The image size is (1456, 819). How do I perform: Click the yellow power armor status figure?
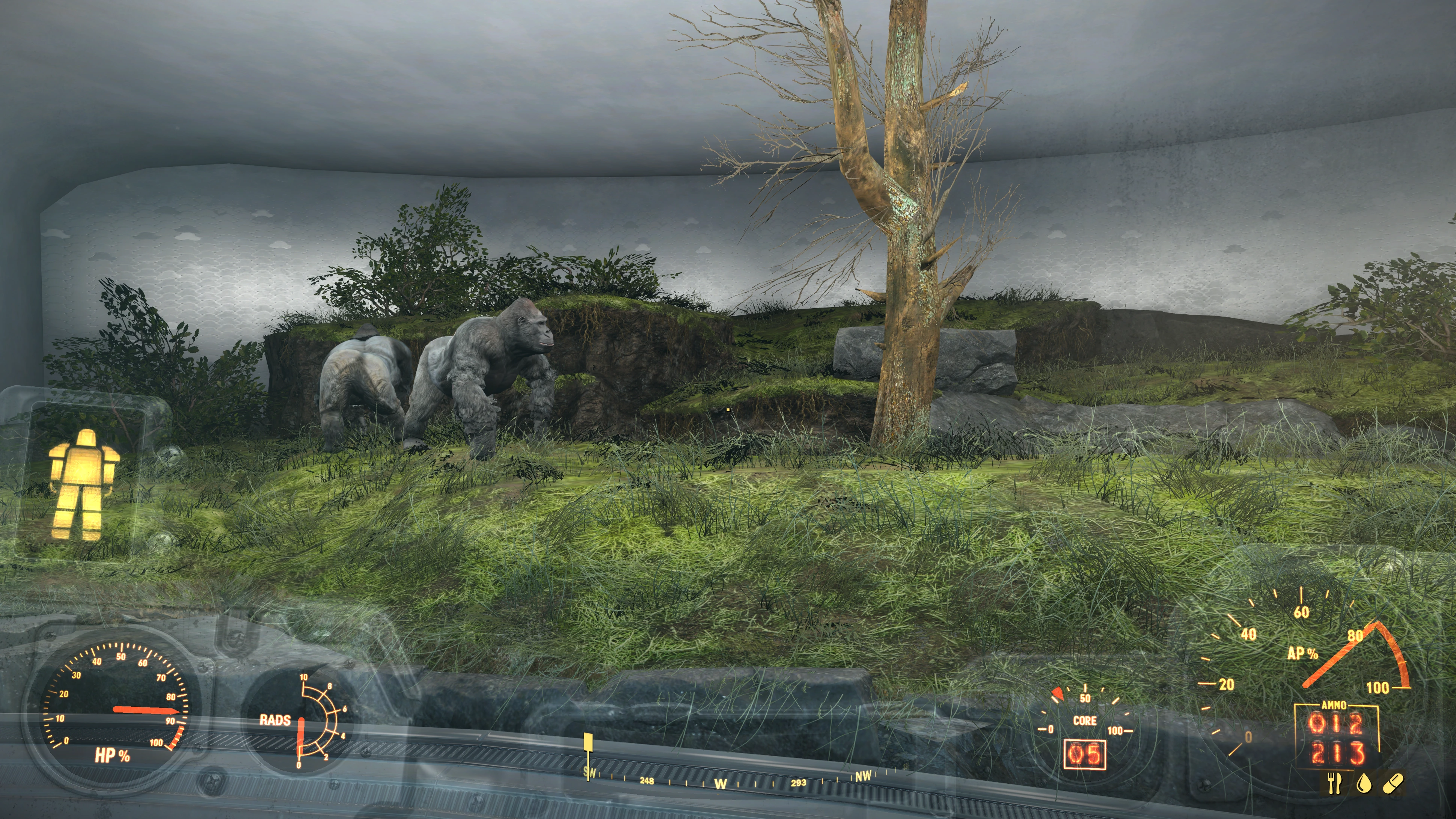pyautogui.click(x=84, y=484)
